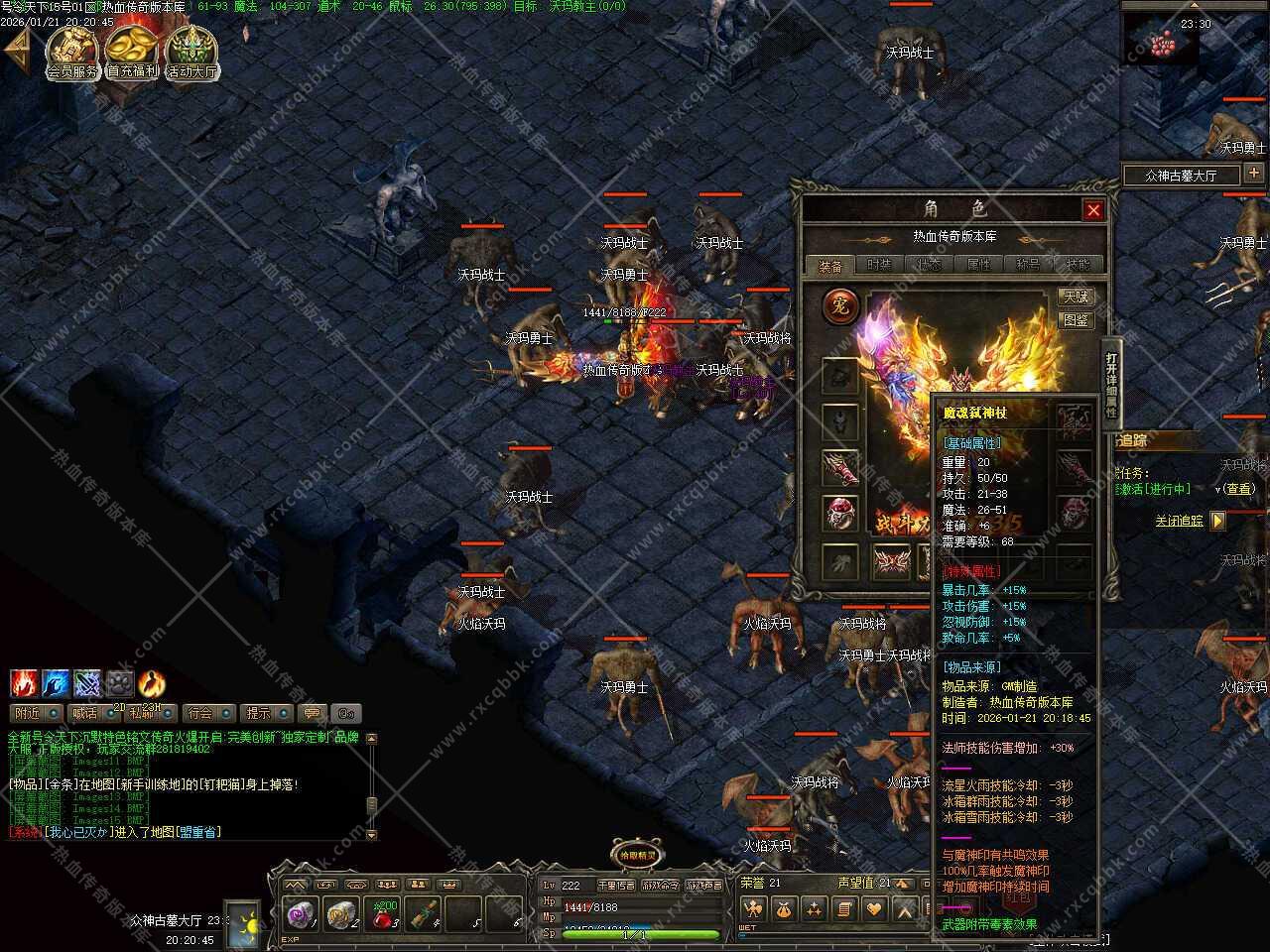
Task: Open the 属性 attributes tab
Action: [978, 265]
